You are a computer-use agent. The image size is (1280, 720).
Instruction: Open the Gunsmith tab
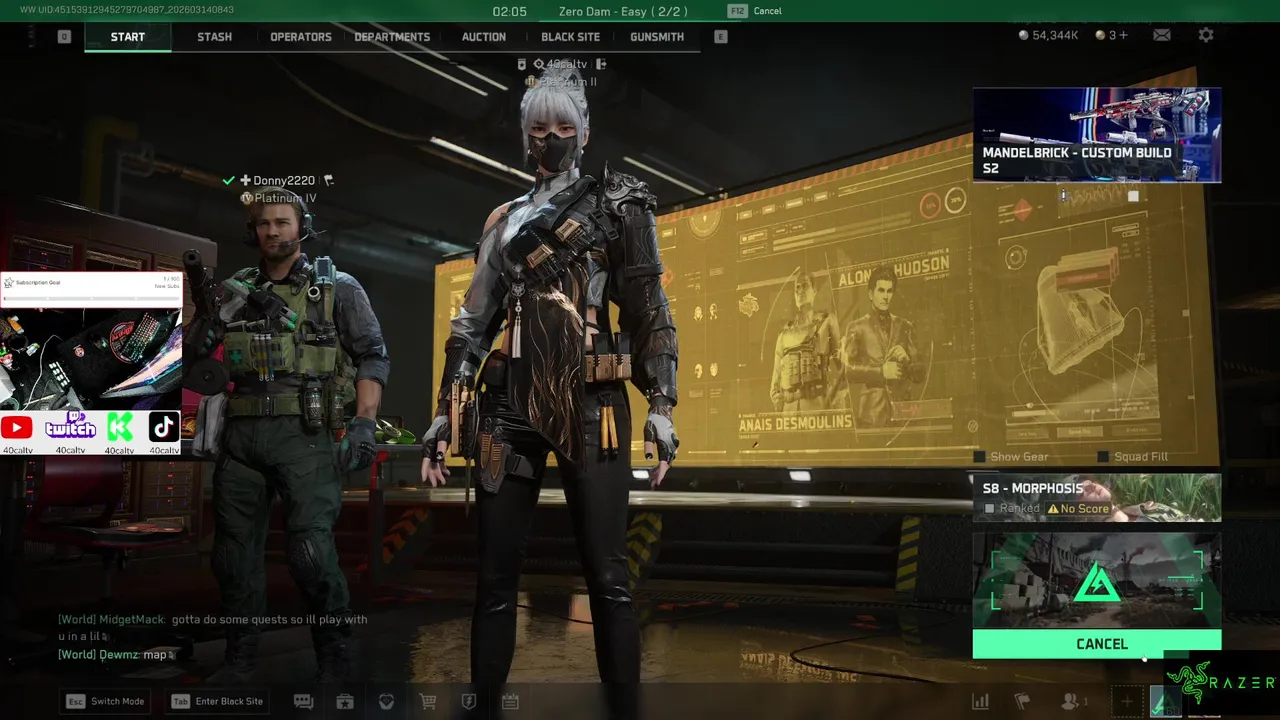(x=657, y=37)
